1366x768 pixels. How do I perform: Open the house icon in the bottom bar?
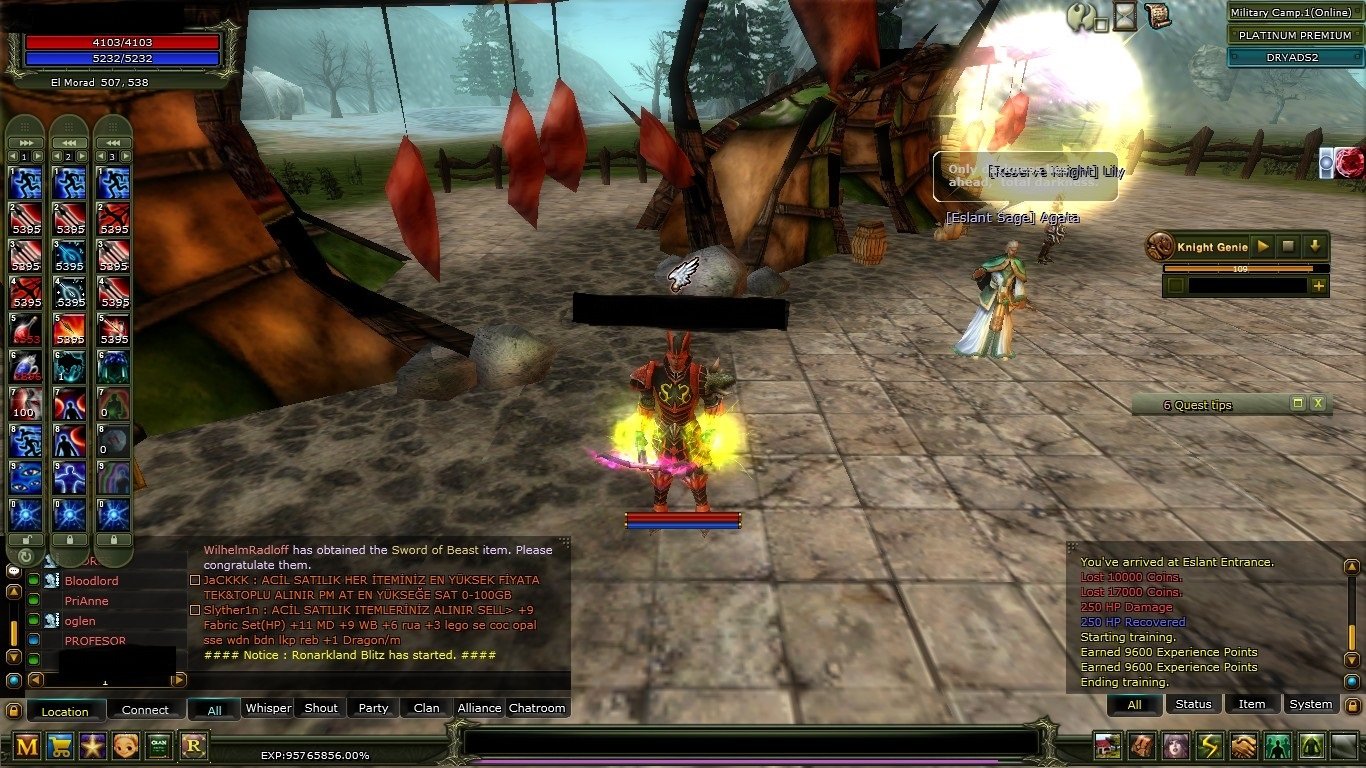[1107, 746]
